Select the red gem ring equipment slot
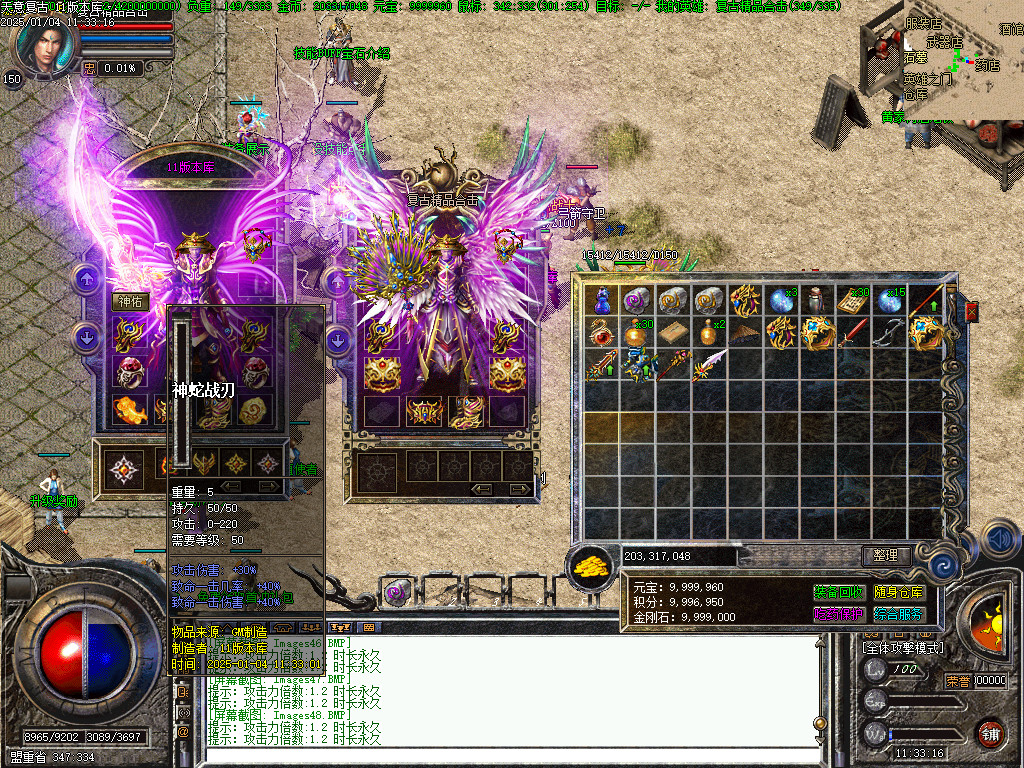Screen dimensions: 1024x768 [x=129, y=372]
